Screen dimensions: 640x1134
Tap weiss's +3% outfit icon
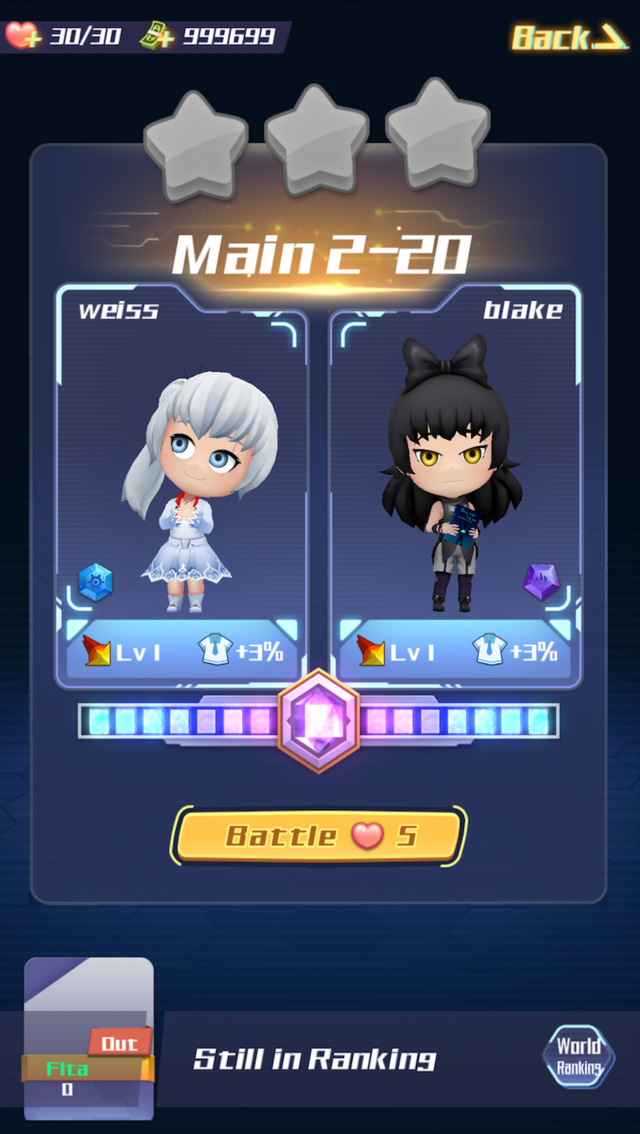(x=216, y=651)
